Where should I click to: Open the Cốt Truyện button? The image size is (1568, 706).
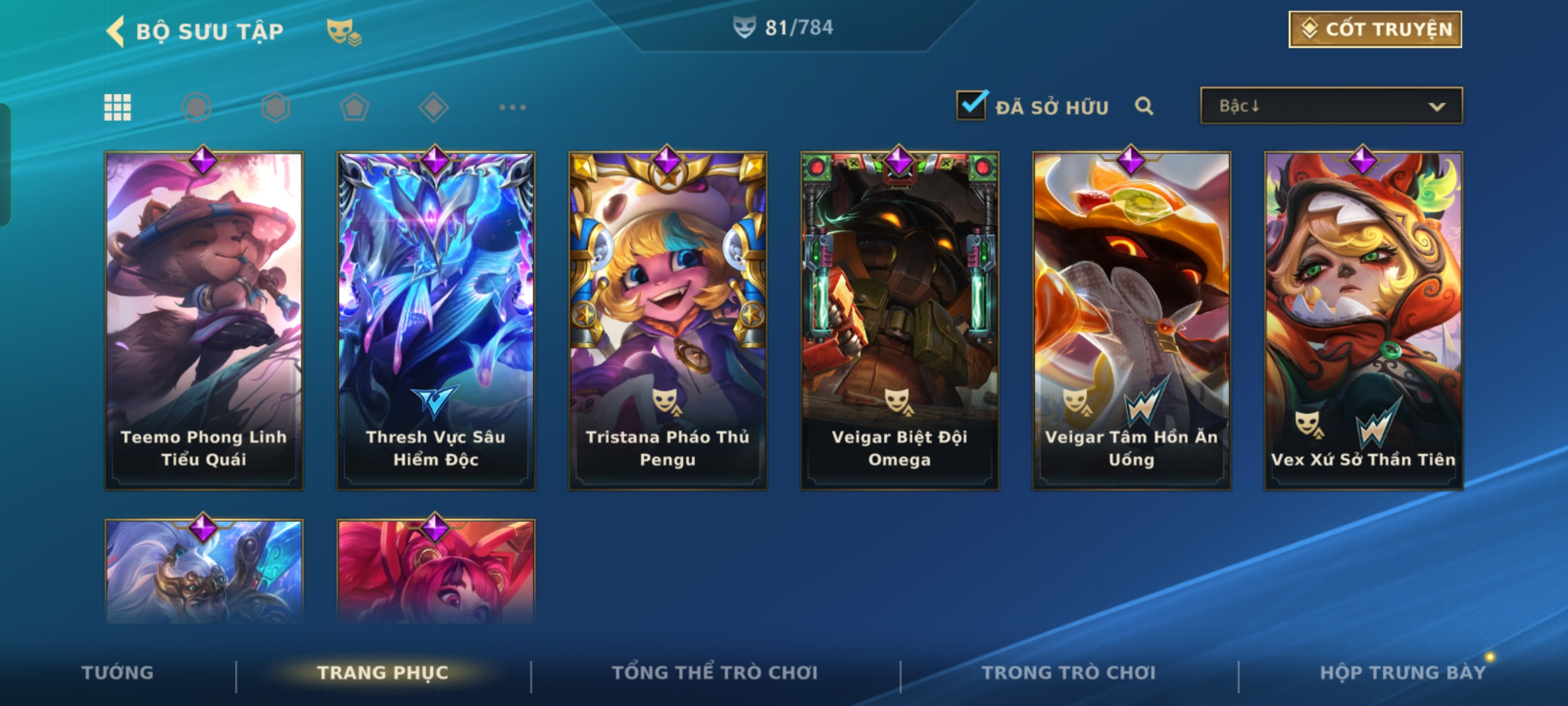(x=1375, y=29)
